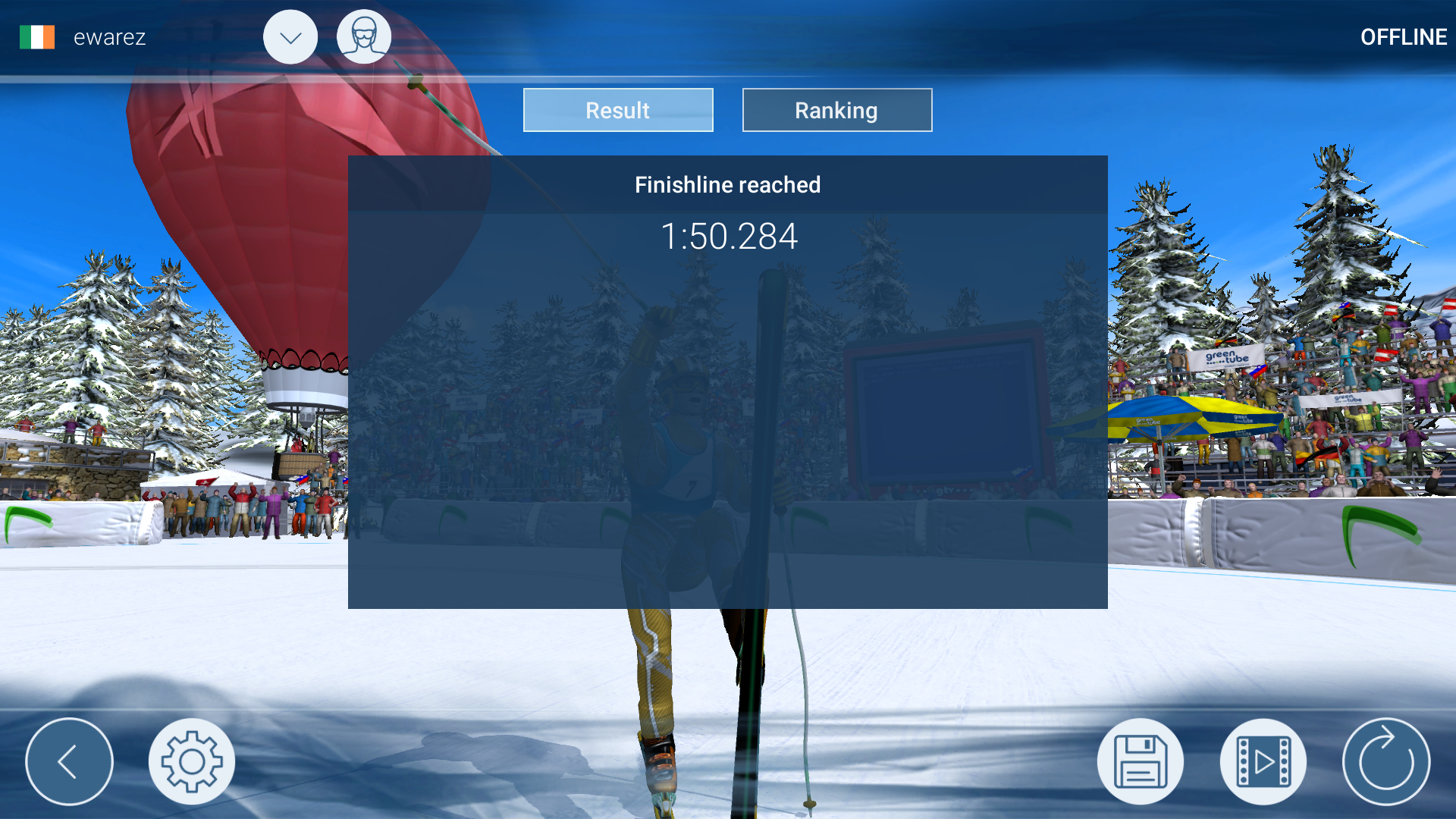Screen dimensions: 1456x819
Task: Dismiss the results dialog panel
Action: coord(727,379)
